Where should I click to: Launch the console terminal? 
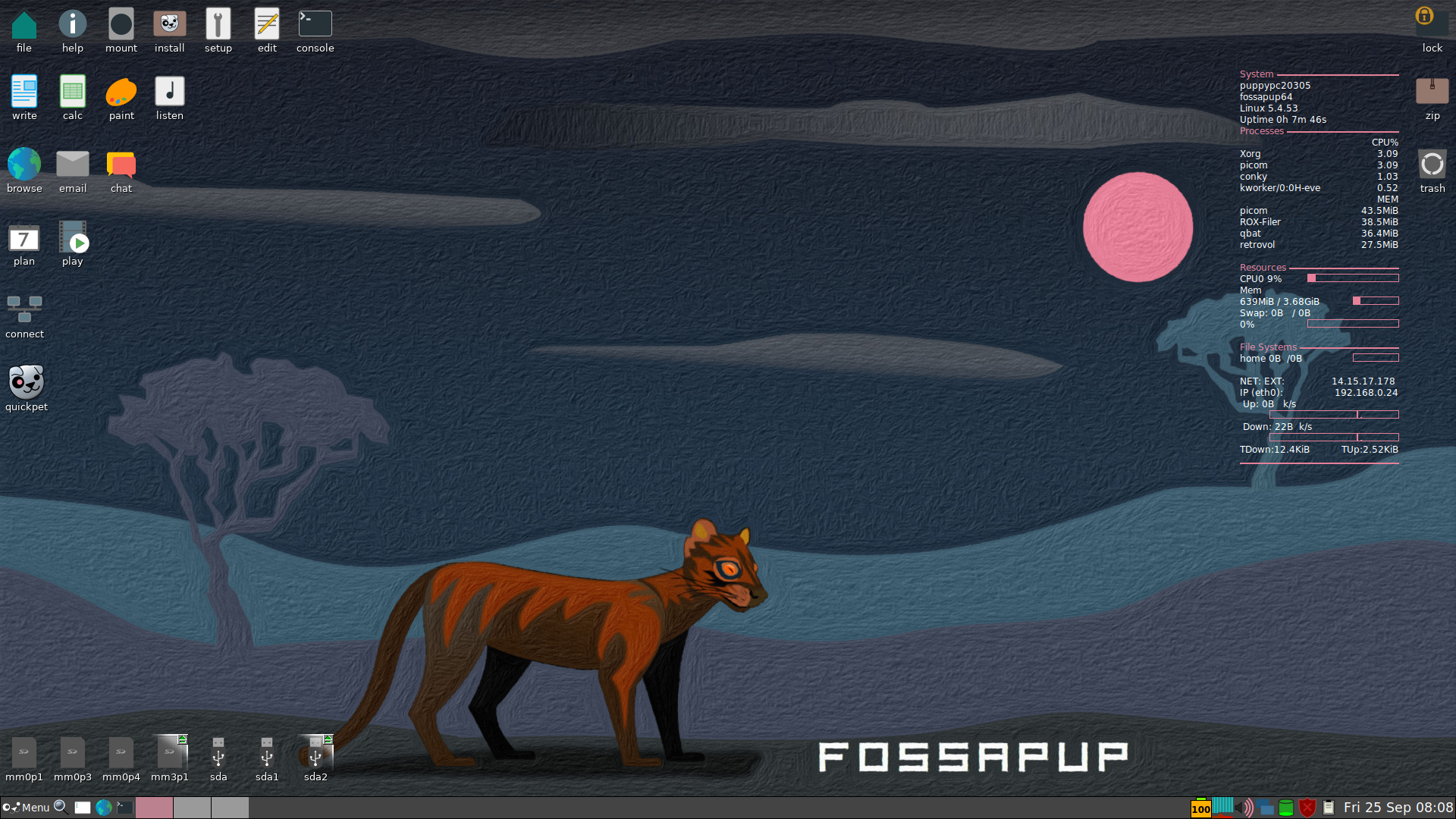click(x=315, y=24)
